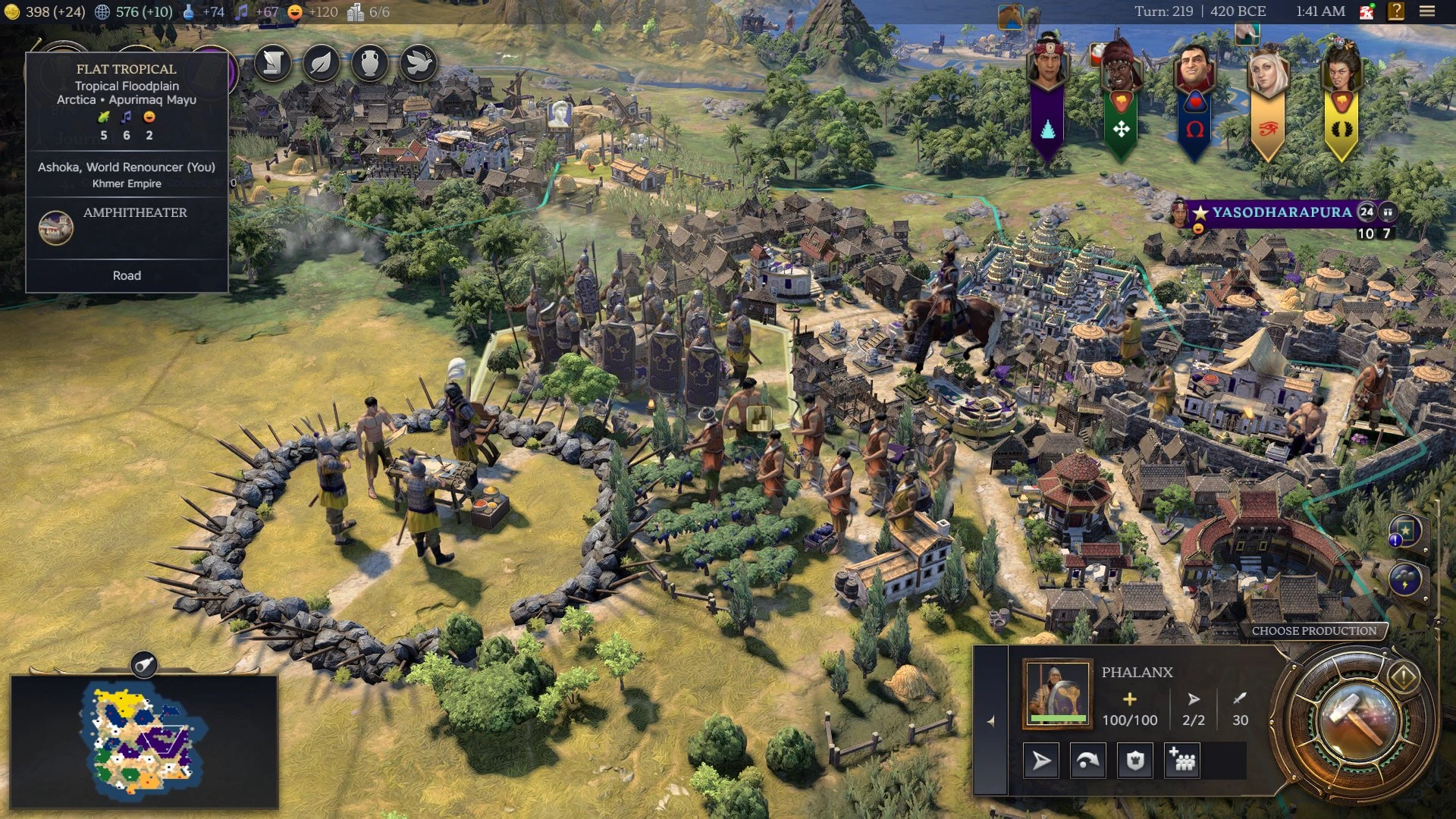Open the leaf overlay icon in the top toolbar
Image resolution: width=1456 pixels, height=819 pixels.
click(321, 64)
